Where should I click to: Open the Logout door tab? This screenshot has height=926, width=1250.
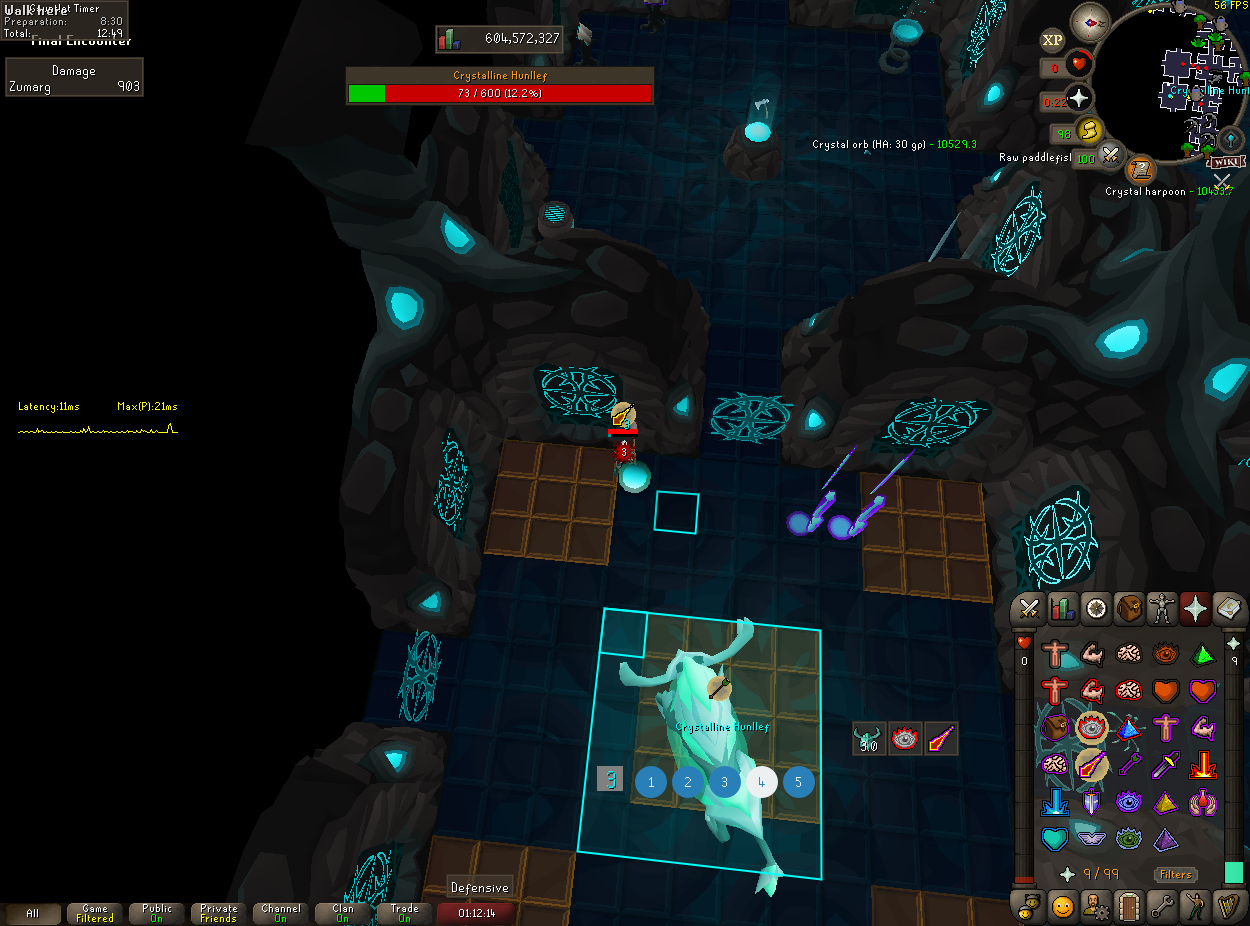tap(1129, 906)
